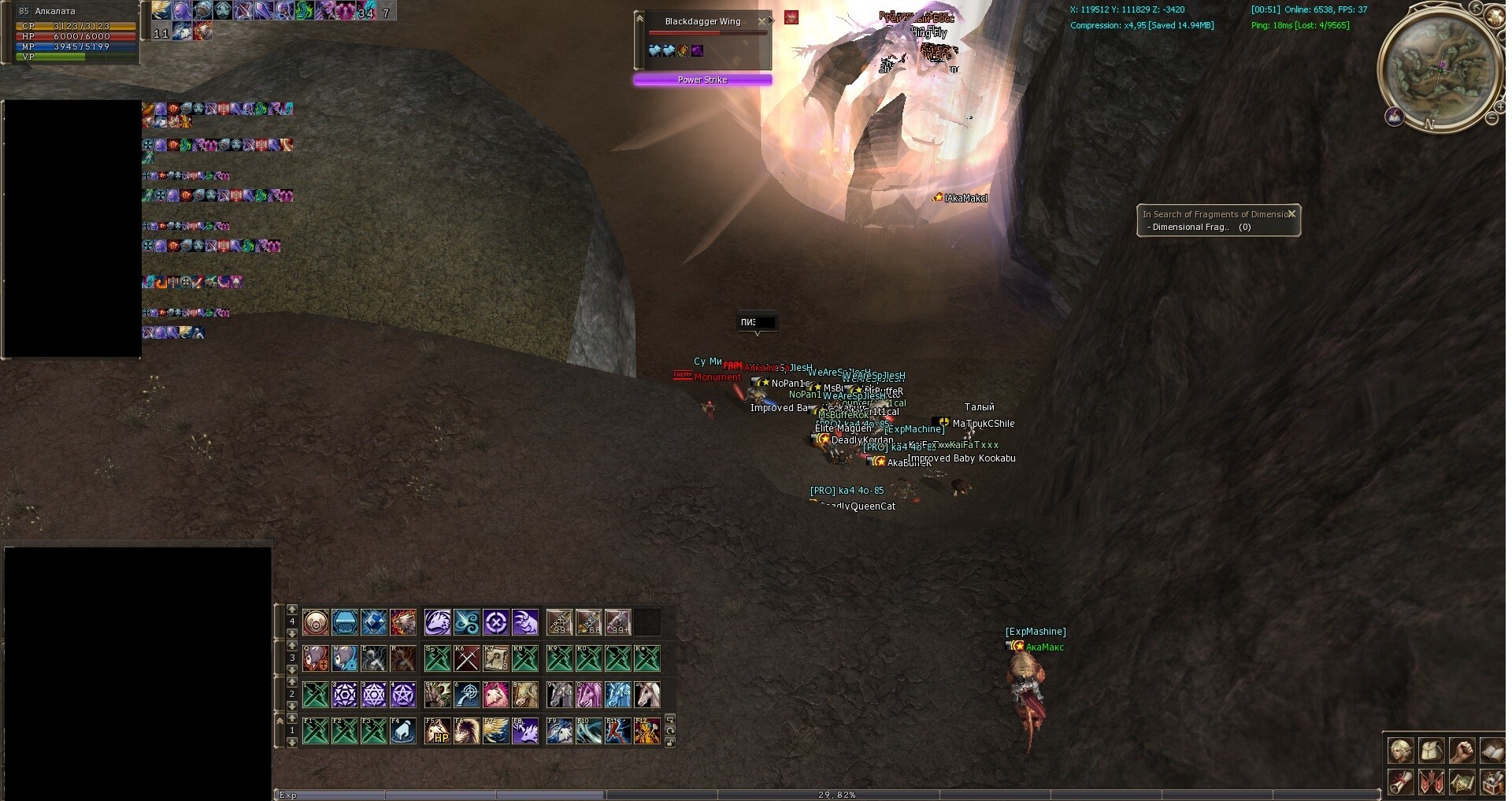Activate the F4 white glove skill
Screen dimensions: 1512x801
pyautogui.click(x=402, y=731)
